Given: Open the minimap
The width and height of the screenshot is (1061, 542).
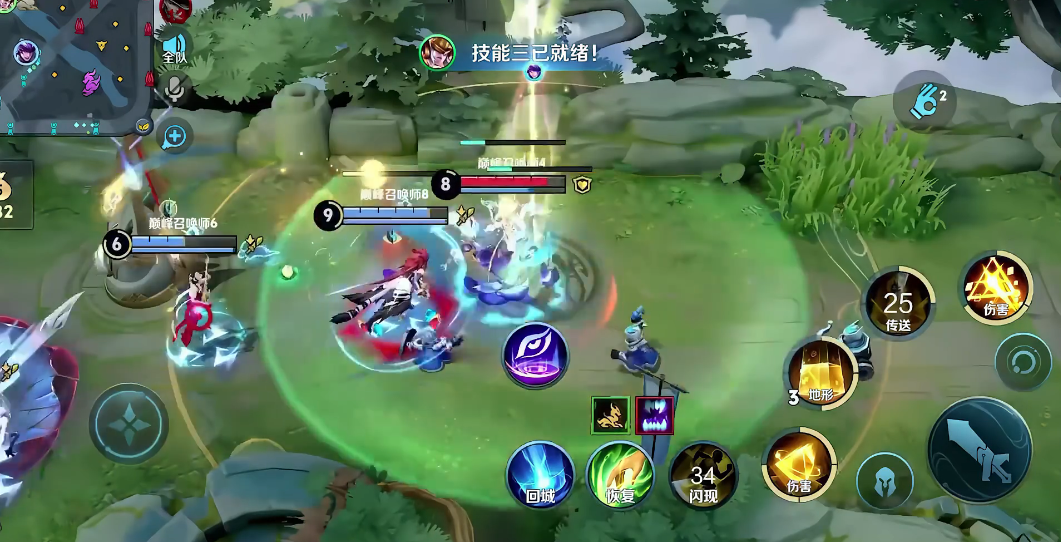Looking at the screenshot, I should 75,66.
